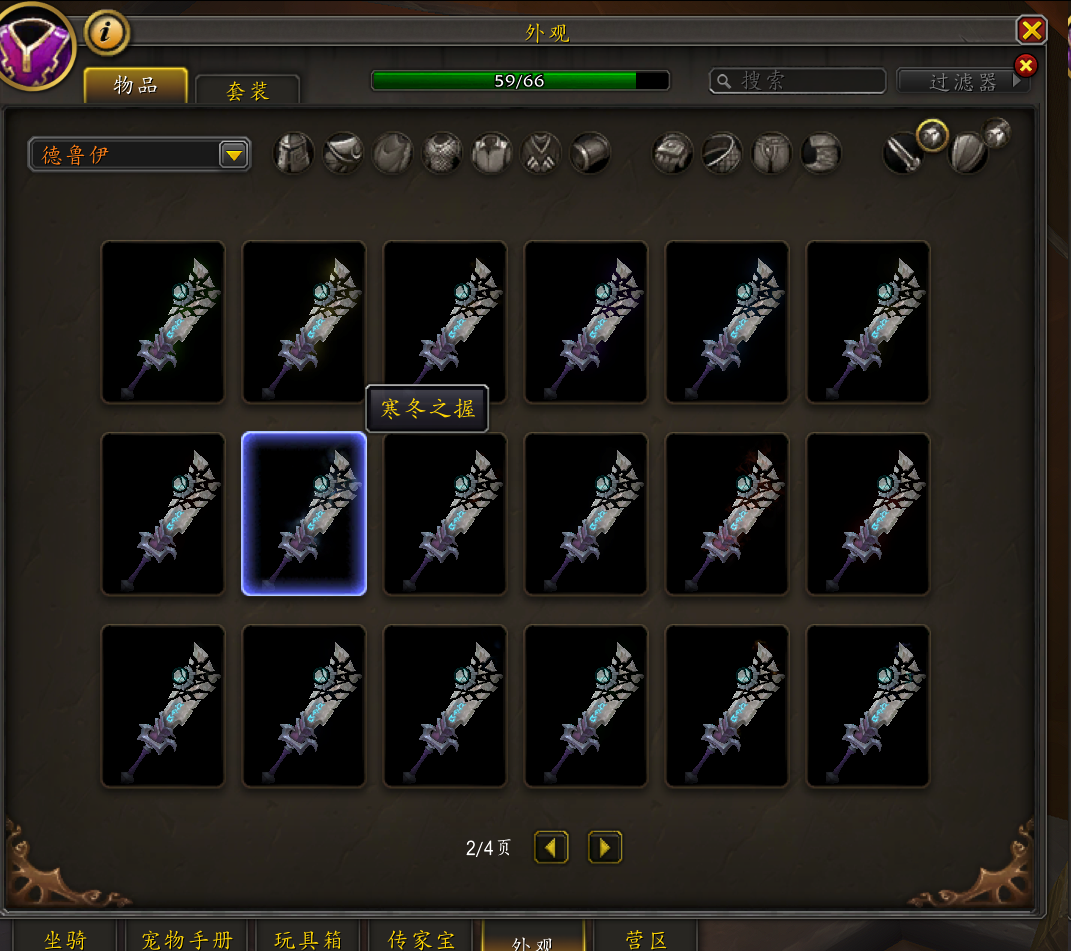
Task: Choose the off-hand shield slot icon
Action: [x=967, y=154]
